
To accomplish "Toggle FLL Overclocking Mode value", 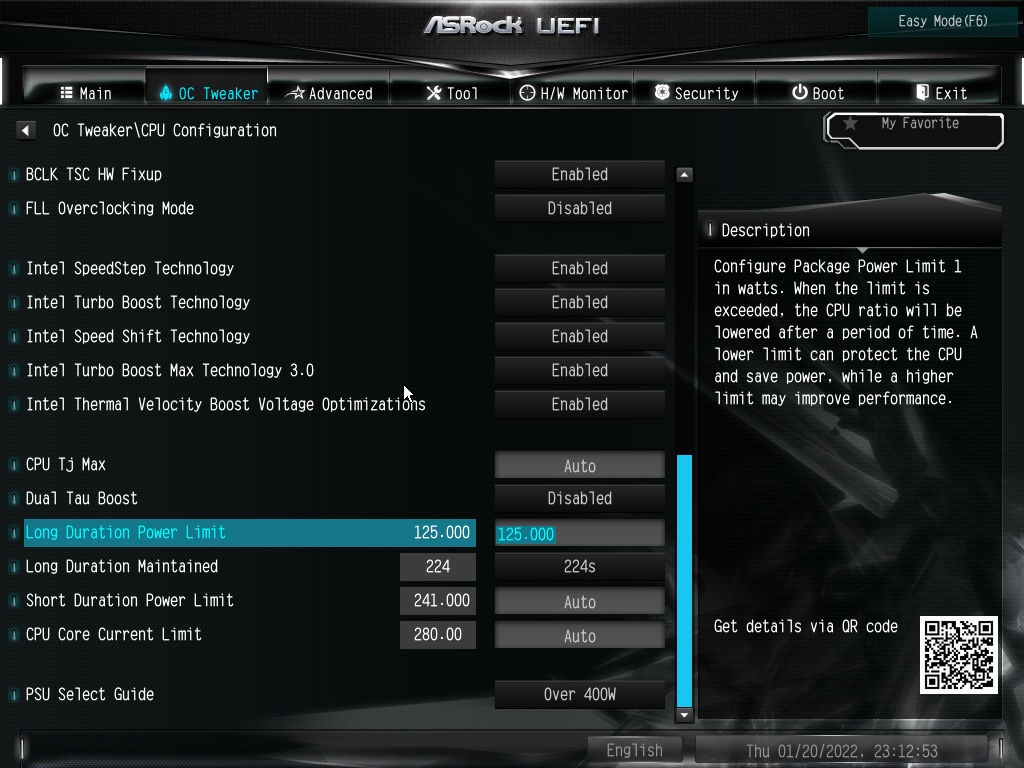I will [x=580, y=208].
